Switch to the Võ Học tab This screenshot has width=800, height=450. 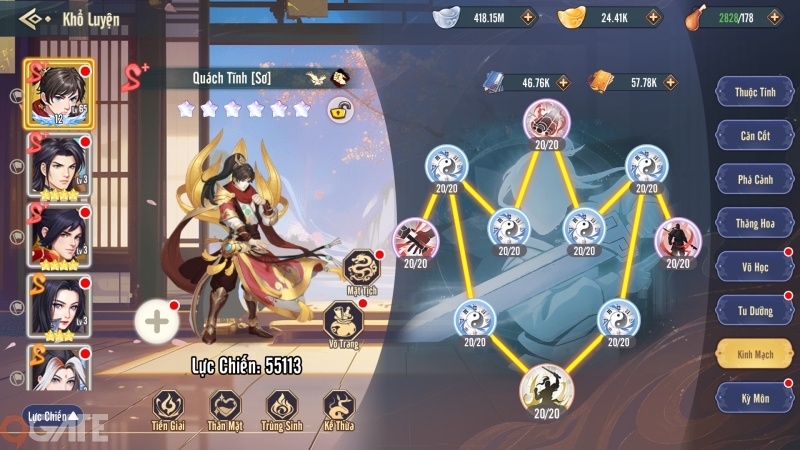point(755,266)
